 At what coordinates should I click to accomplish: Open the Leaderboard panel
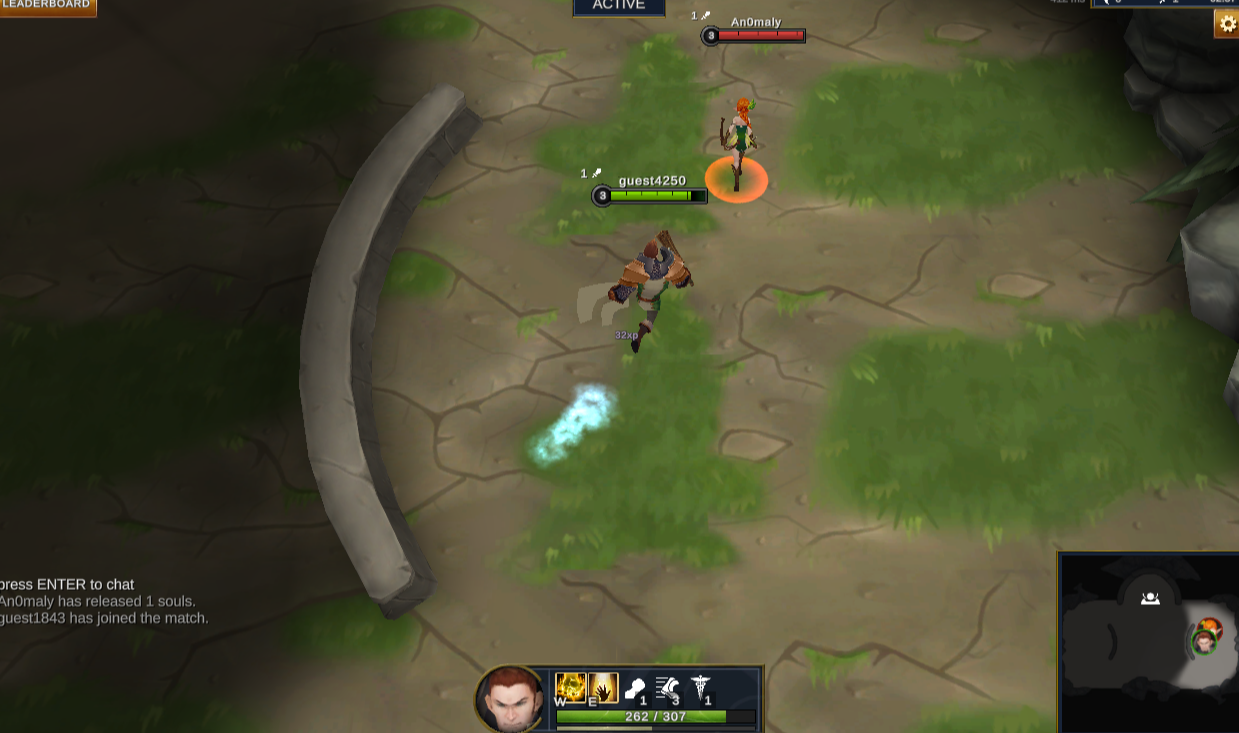(x=47, y=6)
